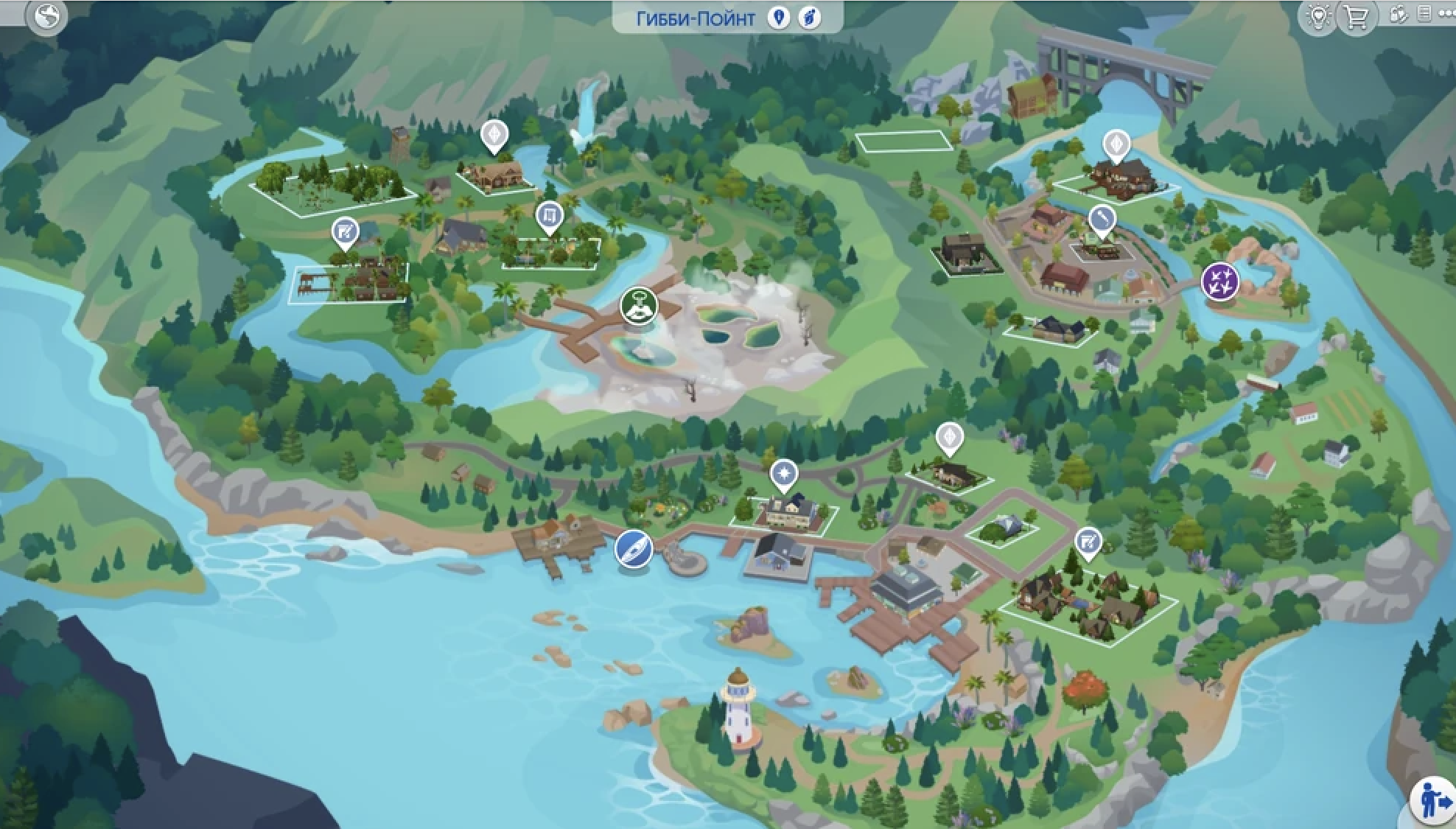Click the map pin icon beside Гибби-Пойнт
This screenshot has width=1456, height=829.
[x=778, y=18]
